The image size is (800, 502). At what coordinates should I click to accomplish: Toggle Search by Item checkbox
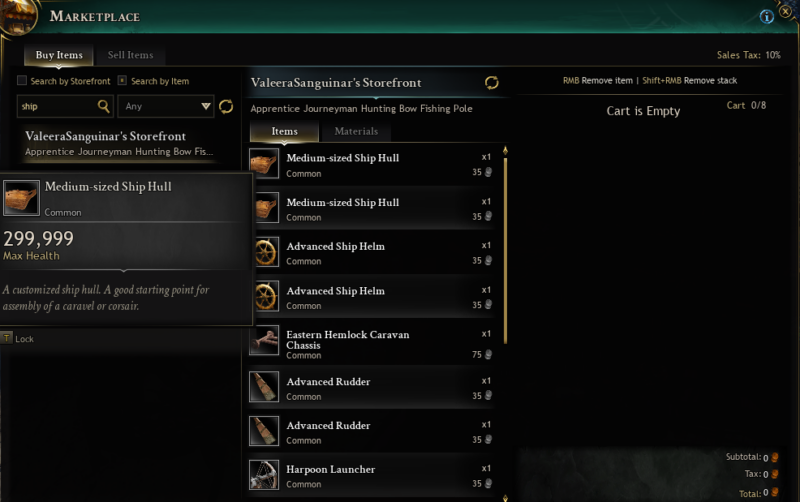[x=122, y=81]
